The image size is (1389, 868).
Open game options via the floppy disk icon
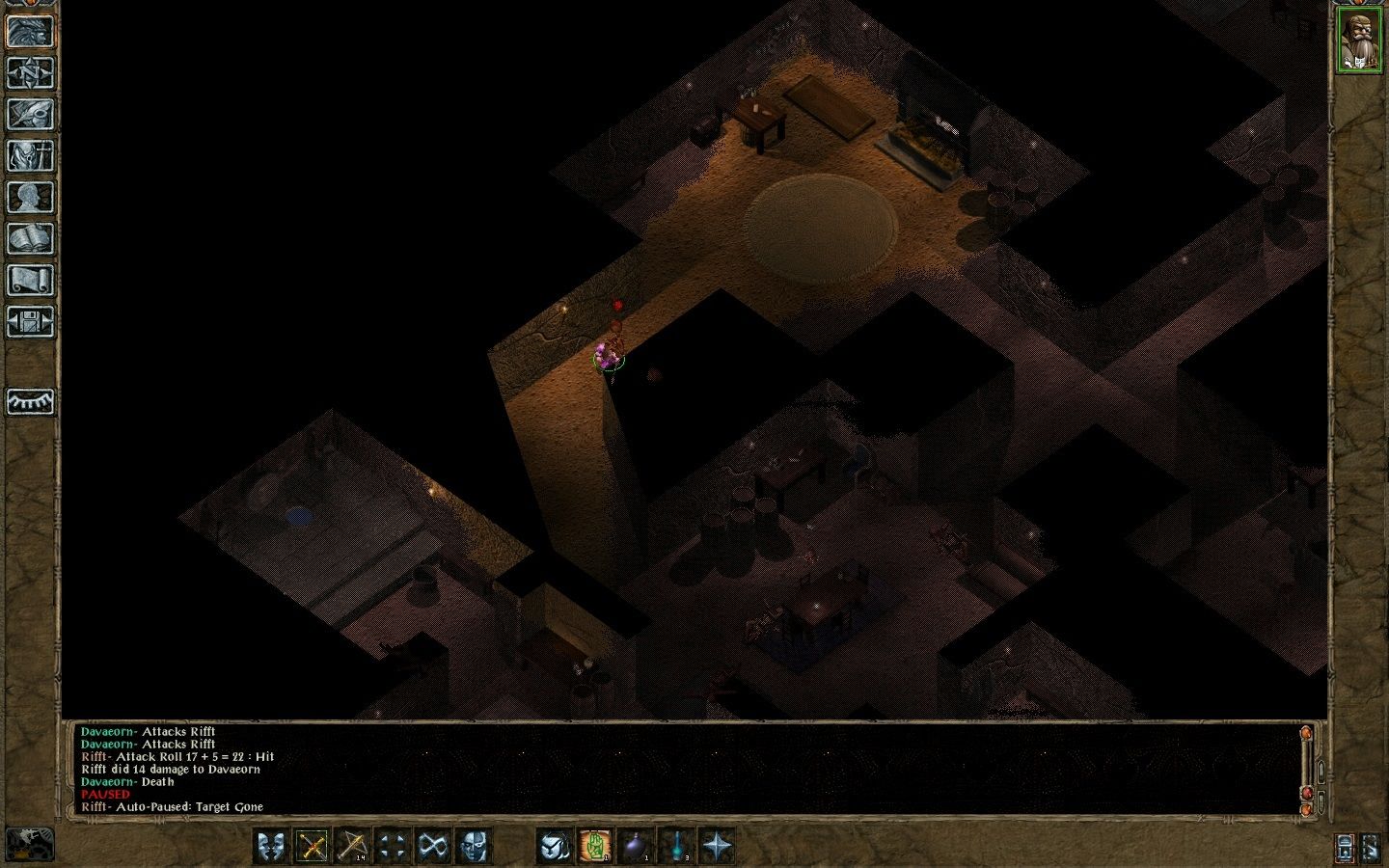click(31, 320)
